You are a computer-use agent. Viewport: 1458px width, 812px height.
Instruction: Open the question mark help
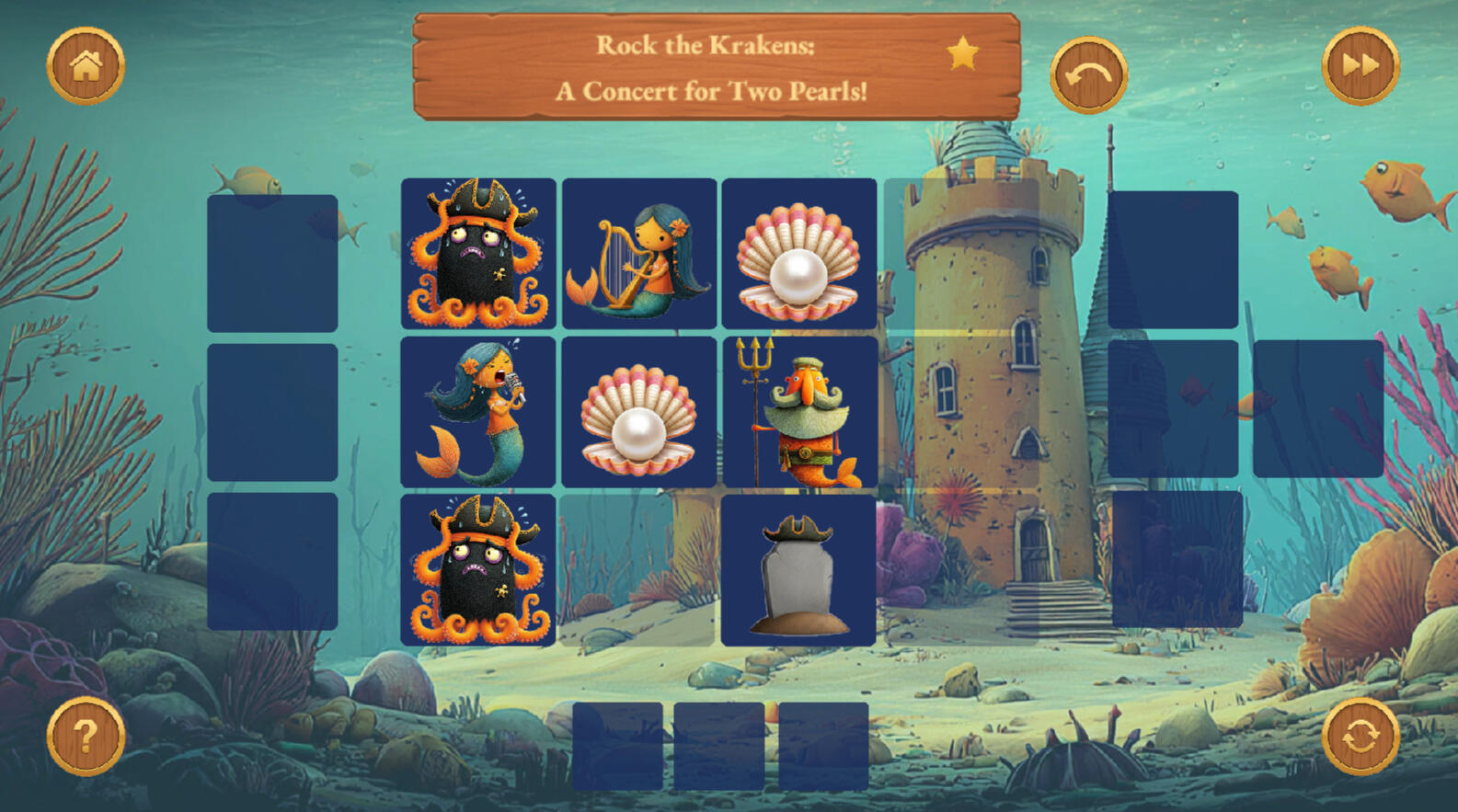click(86, 736)
